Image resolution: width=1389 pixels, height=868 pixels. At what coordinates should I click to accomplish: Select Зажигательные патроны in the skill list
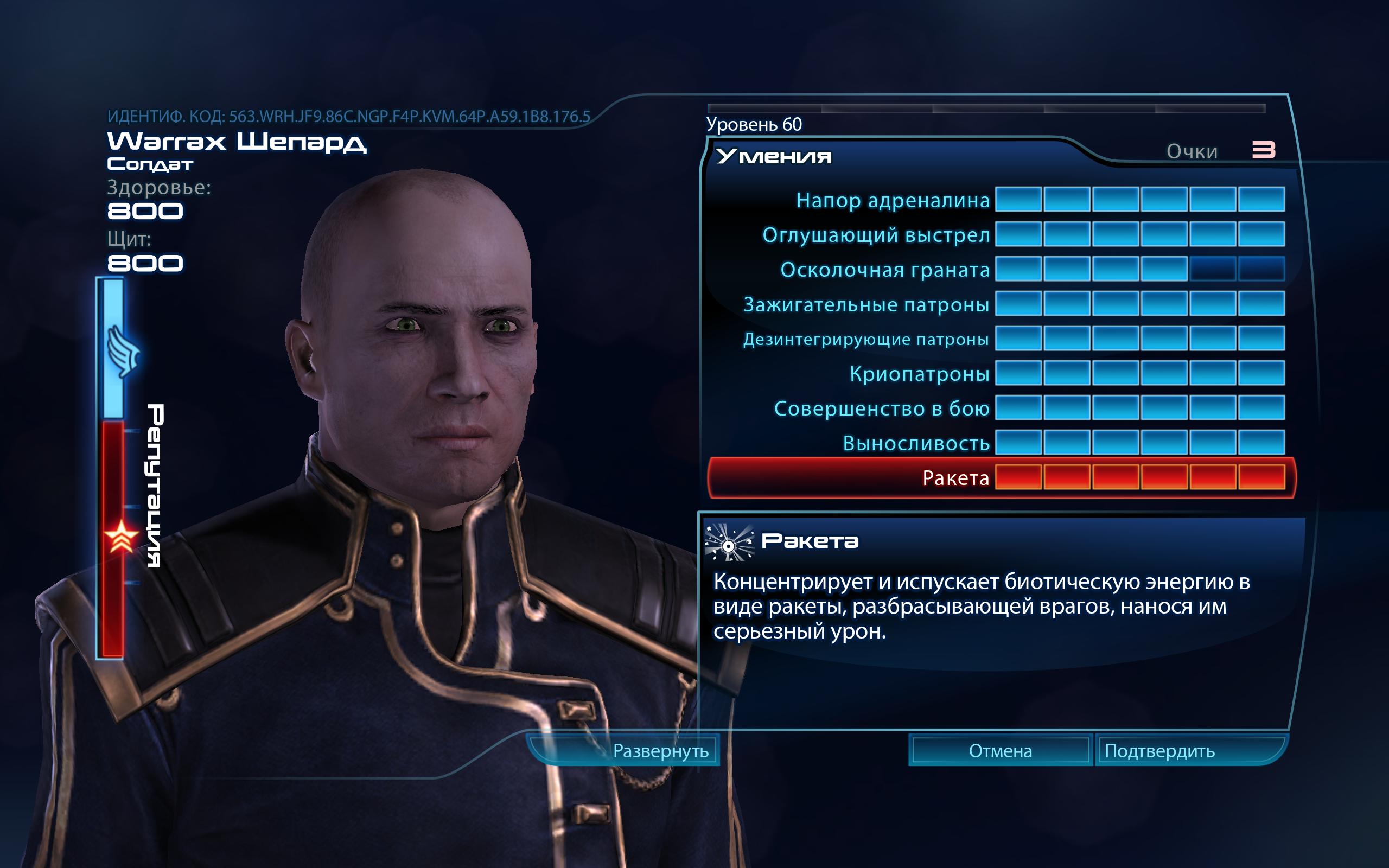tap(866, 304)
